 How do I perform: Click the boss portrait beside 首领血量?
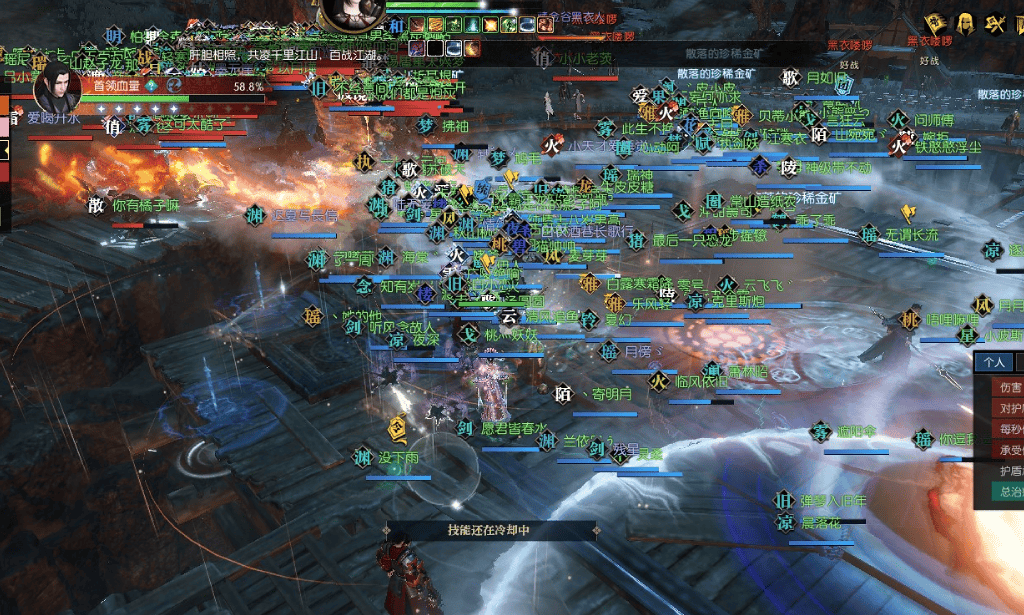[x=58, y=89]
